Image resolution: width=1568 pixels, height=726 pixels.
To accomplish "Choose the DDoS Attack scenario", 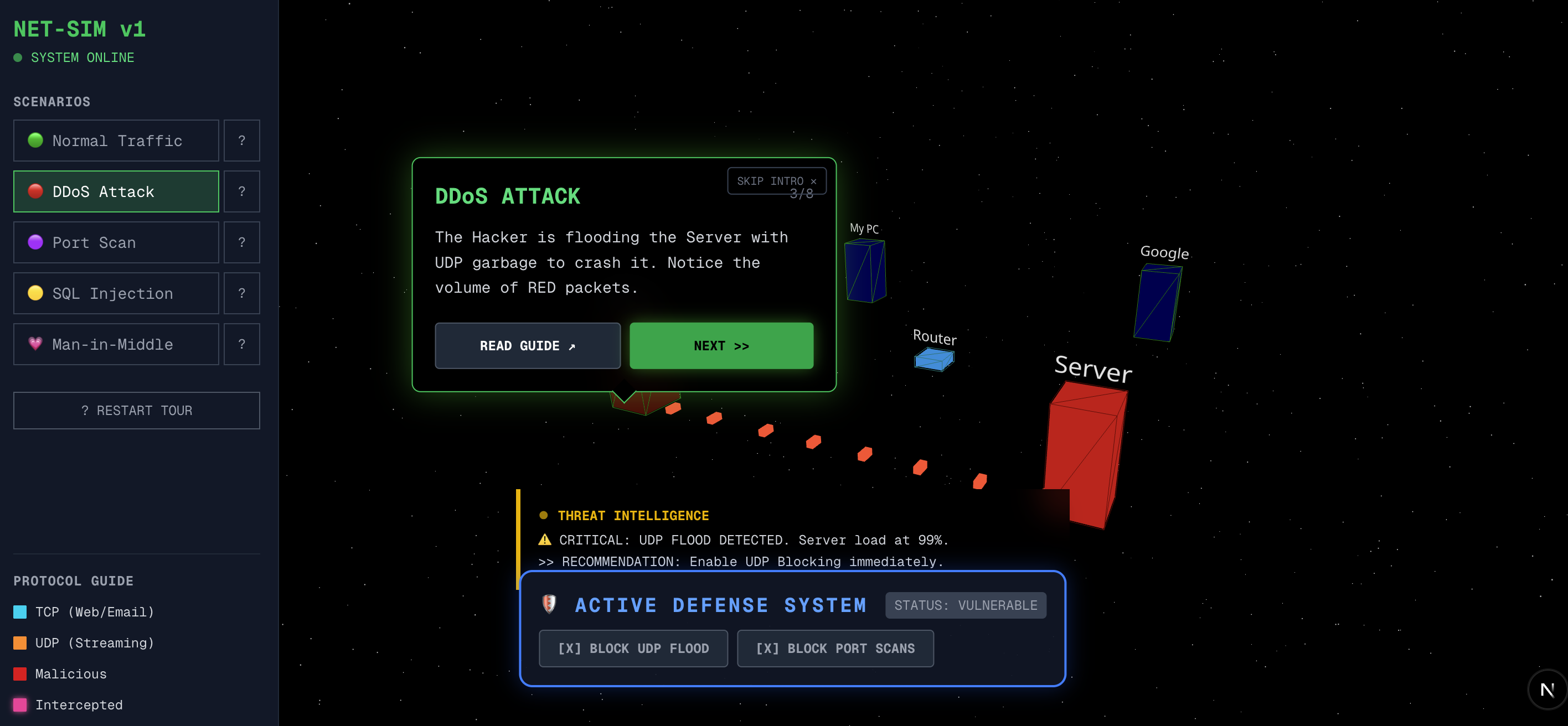I will [116, 191].
